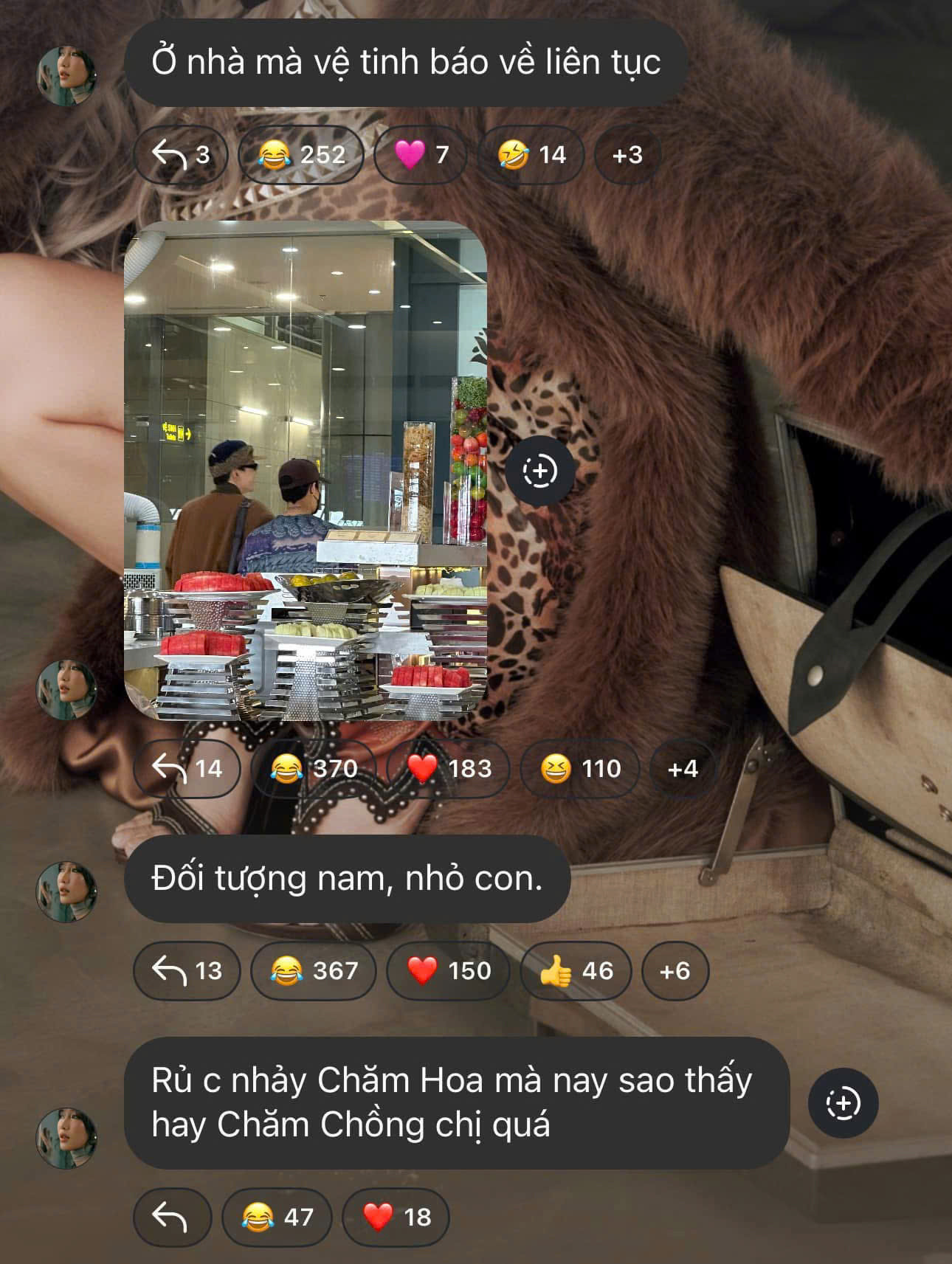Expand the +6 extra reactions under 'Đối tượng nam'
Viewport: 952px width, 1264px height.
pyautogui.click(x=675, y=973)
